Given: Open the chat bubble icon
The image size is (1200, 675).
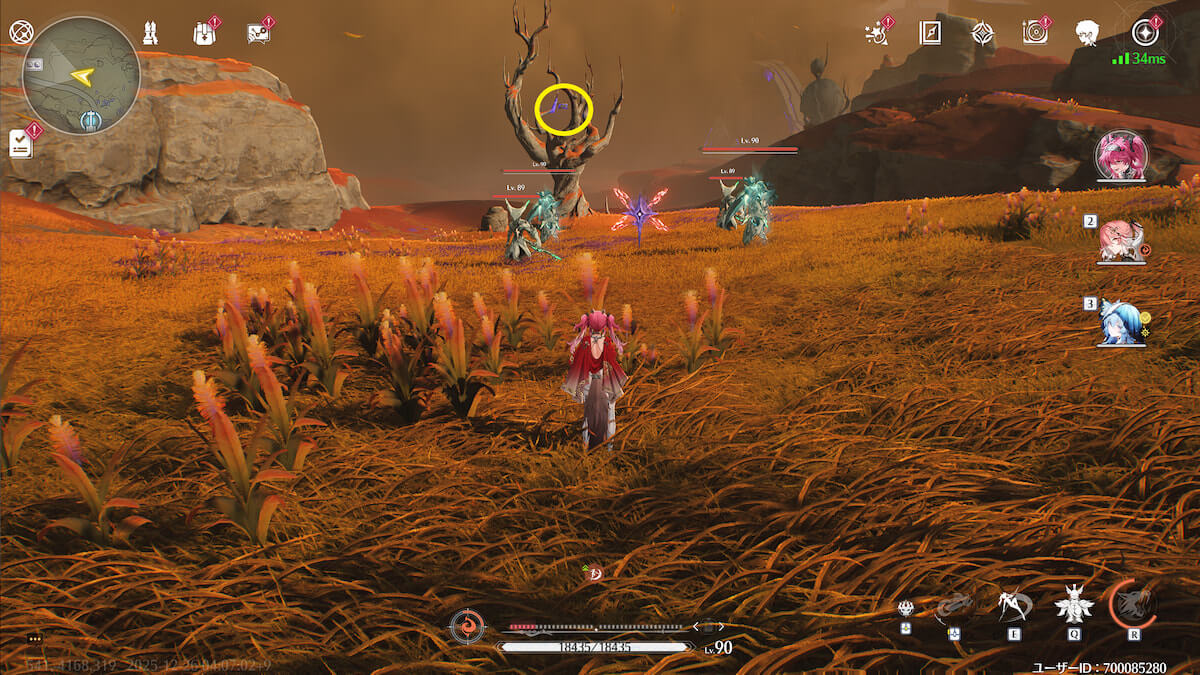Looking at the screenshot, I should click(x=258, y=33).
